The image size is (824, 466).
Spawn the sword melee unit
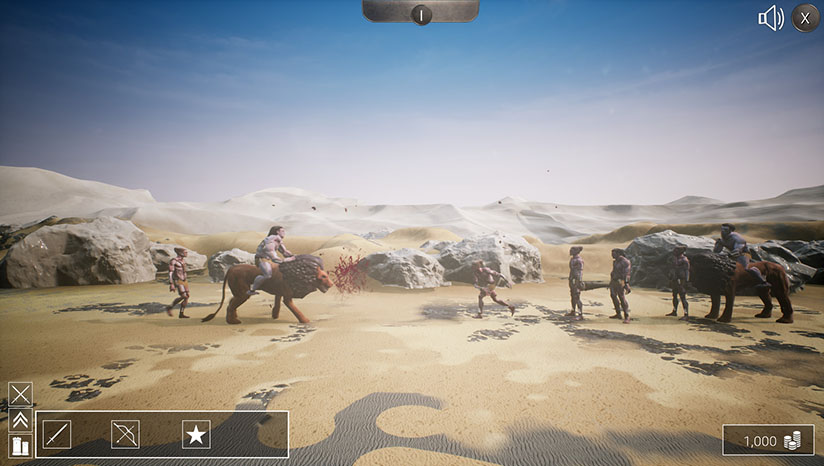57,434
